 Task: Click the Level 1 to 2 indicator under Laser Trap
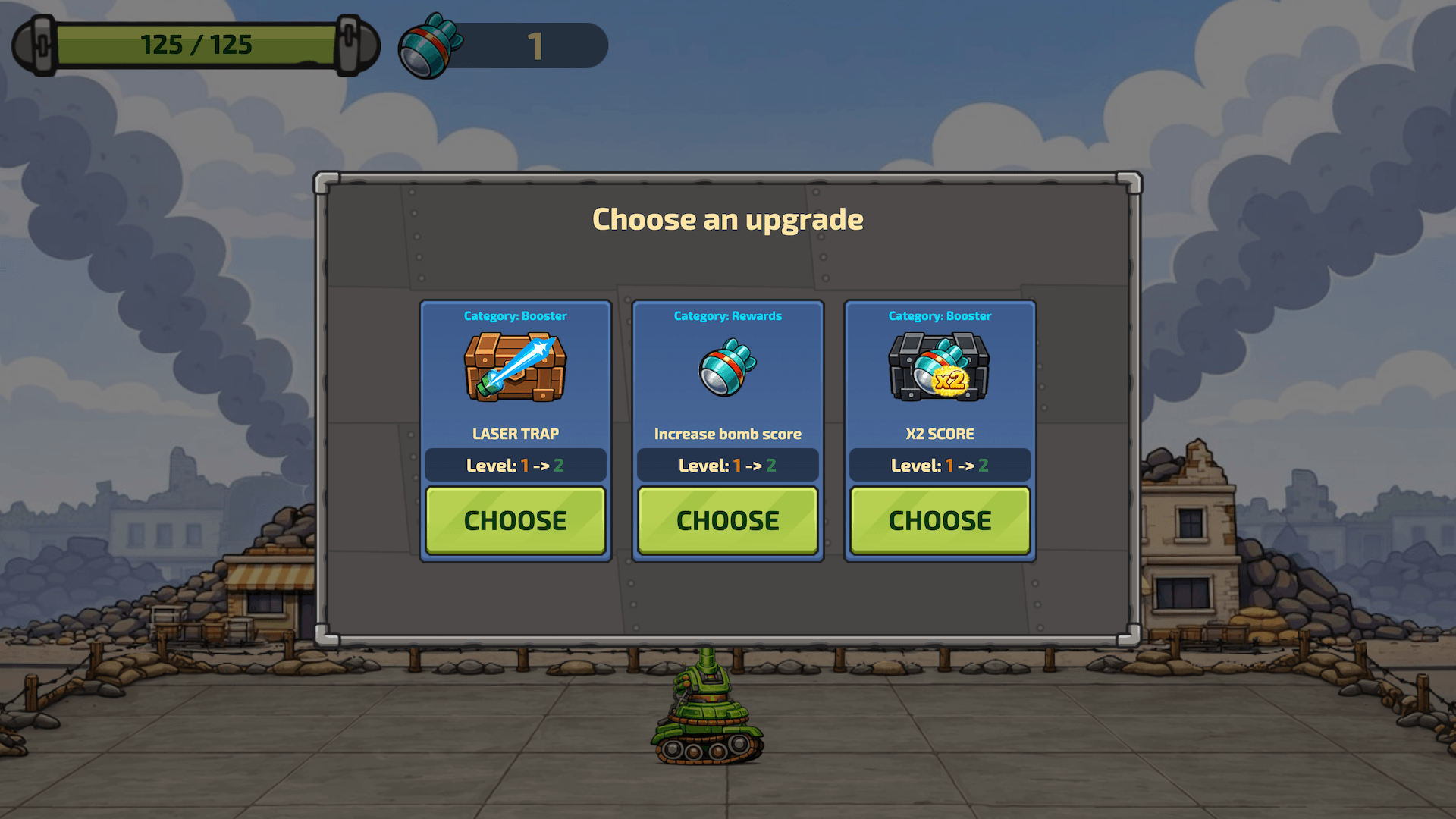[x=515, y=465]
